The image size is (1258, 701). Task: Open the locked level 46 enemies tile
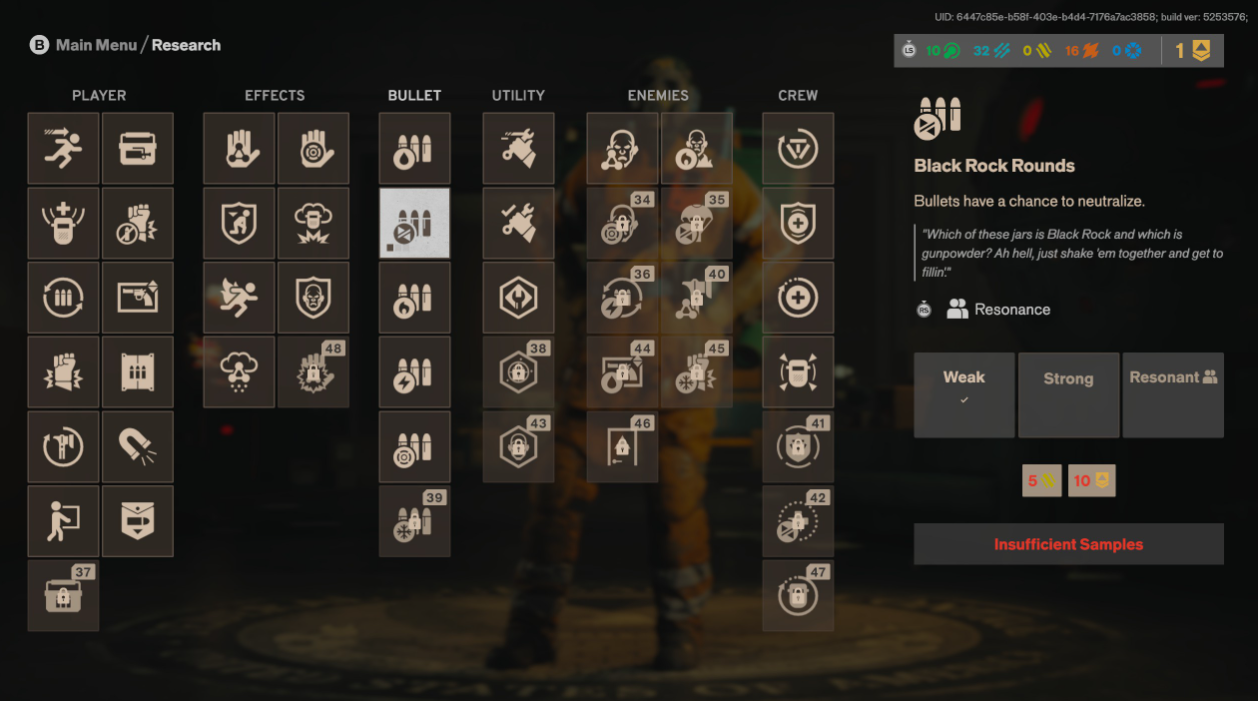[622, 446]
